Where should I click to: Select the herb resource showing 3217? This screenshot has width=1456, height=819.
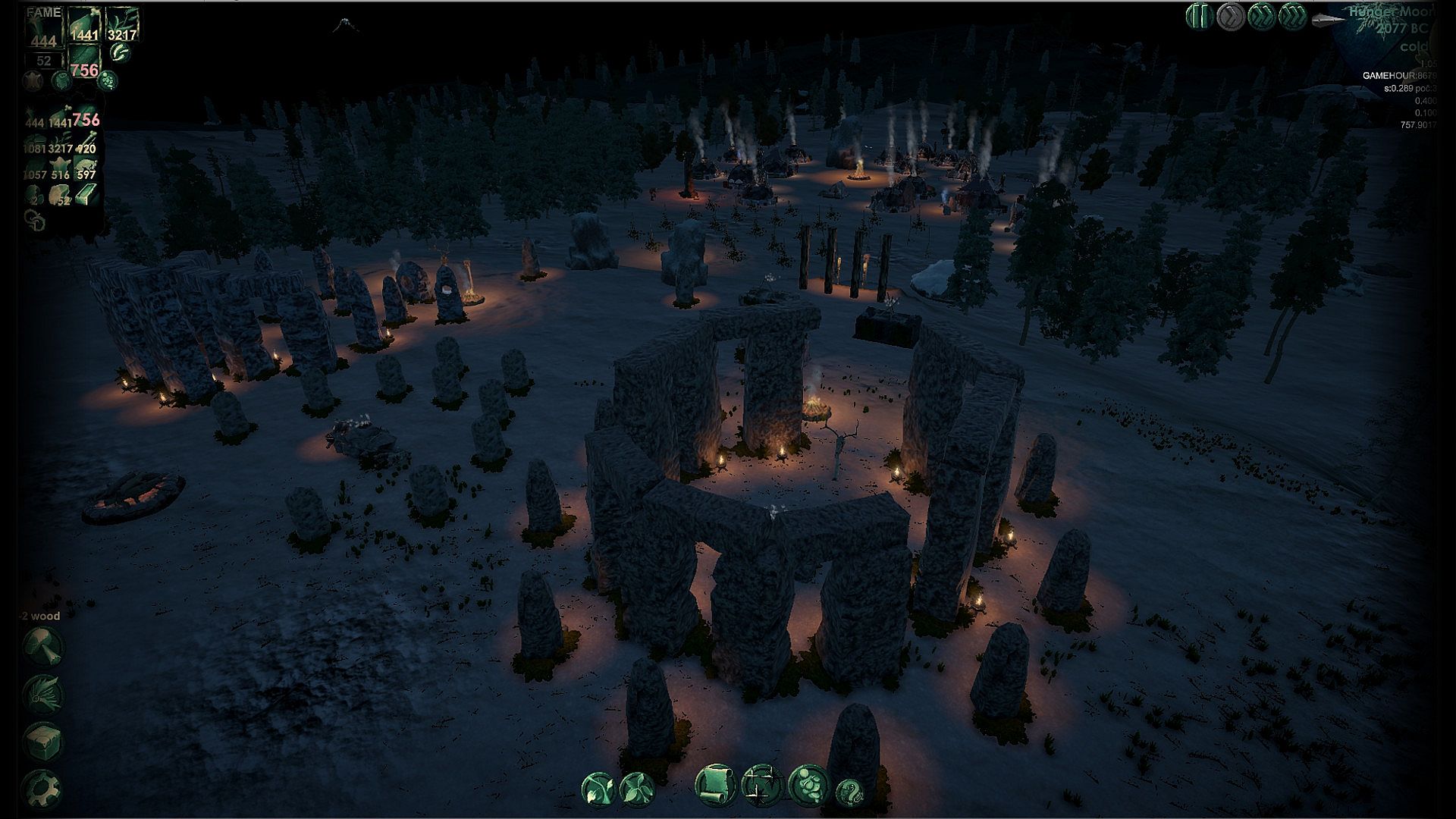121,24
